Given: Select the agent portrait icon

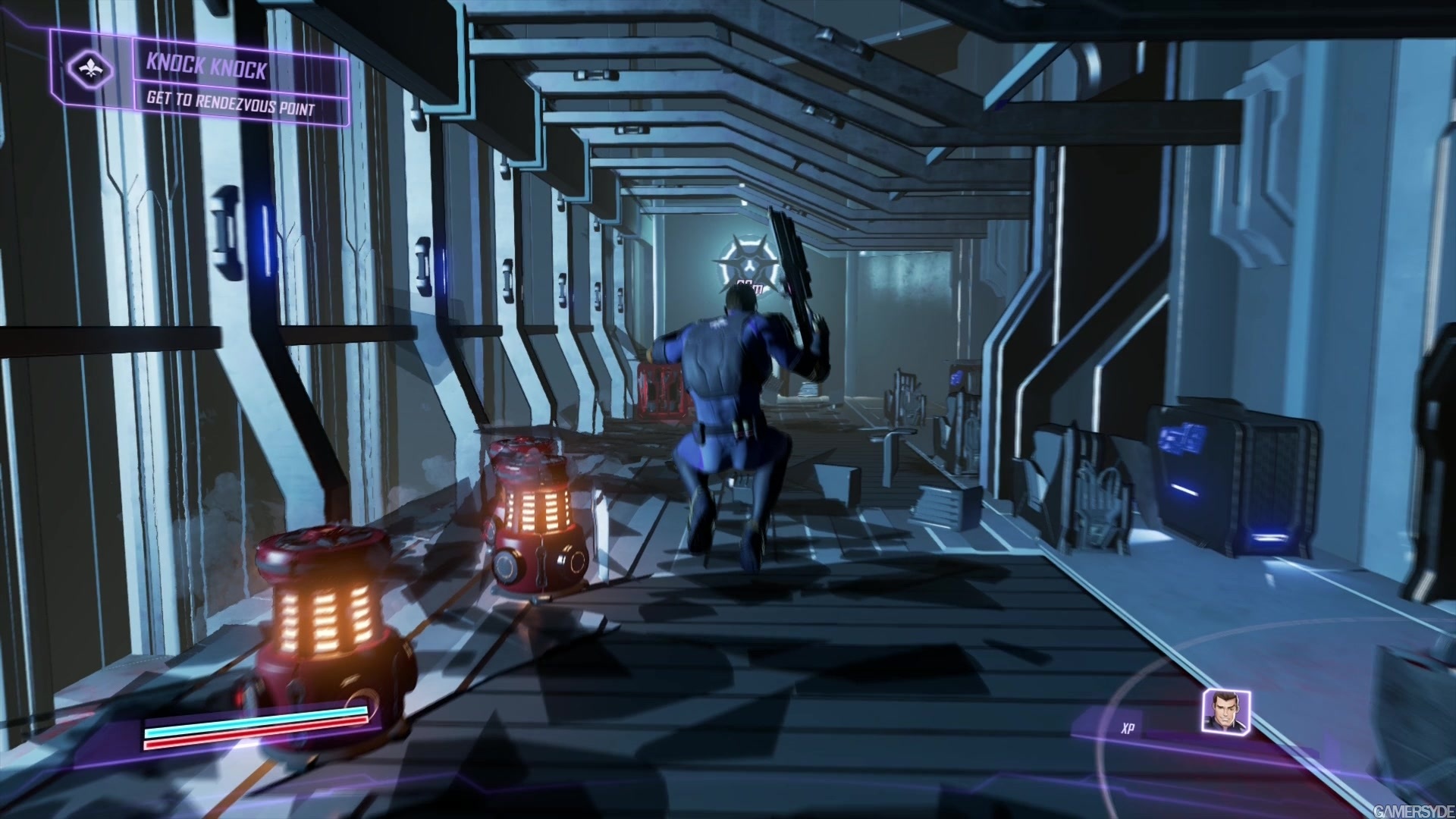Looking at the screenshot, I should coord(1225,711).
